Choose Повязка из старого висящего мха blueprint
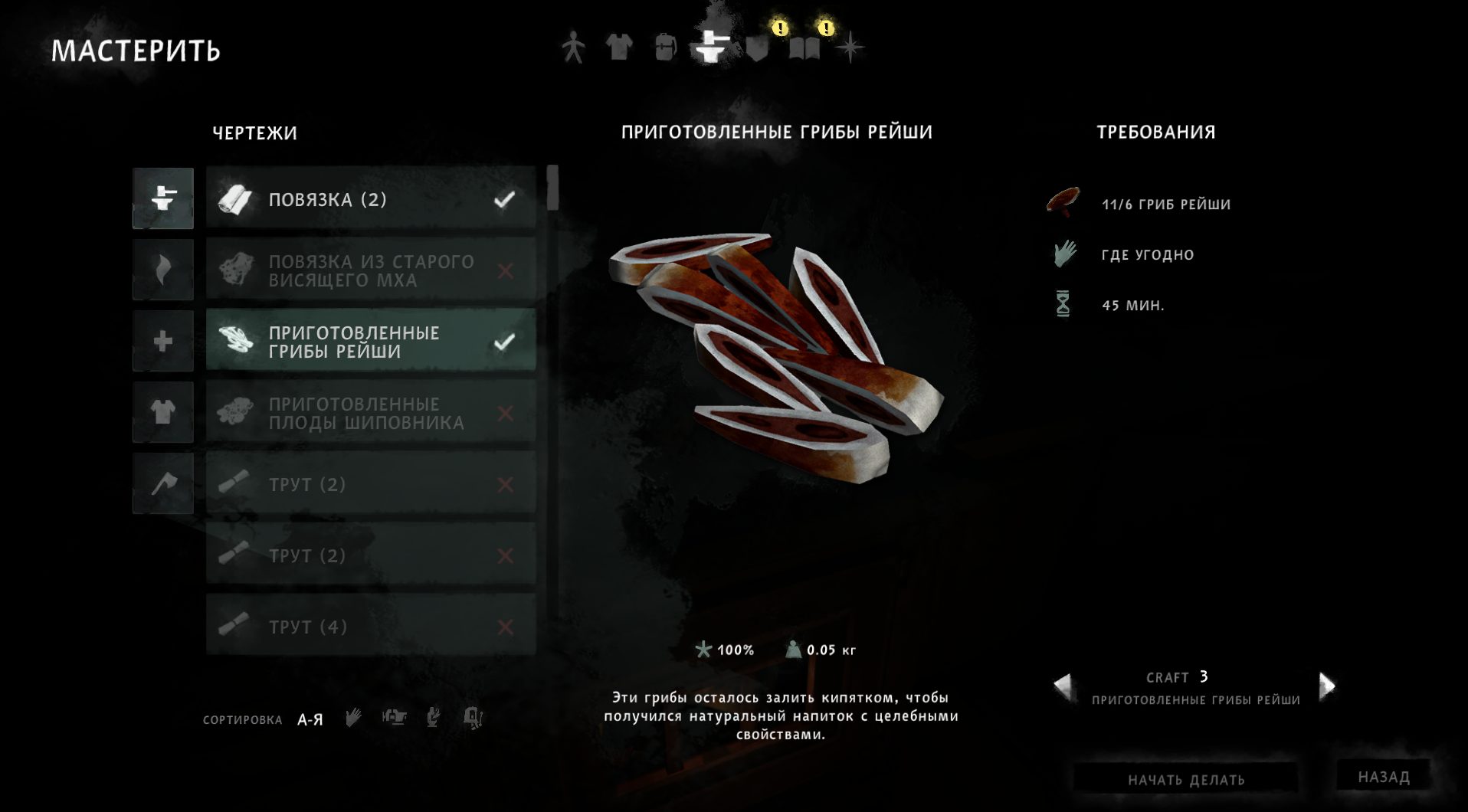The width and height of the screenshot is (1468, 812). 371,270
